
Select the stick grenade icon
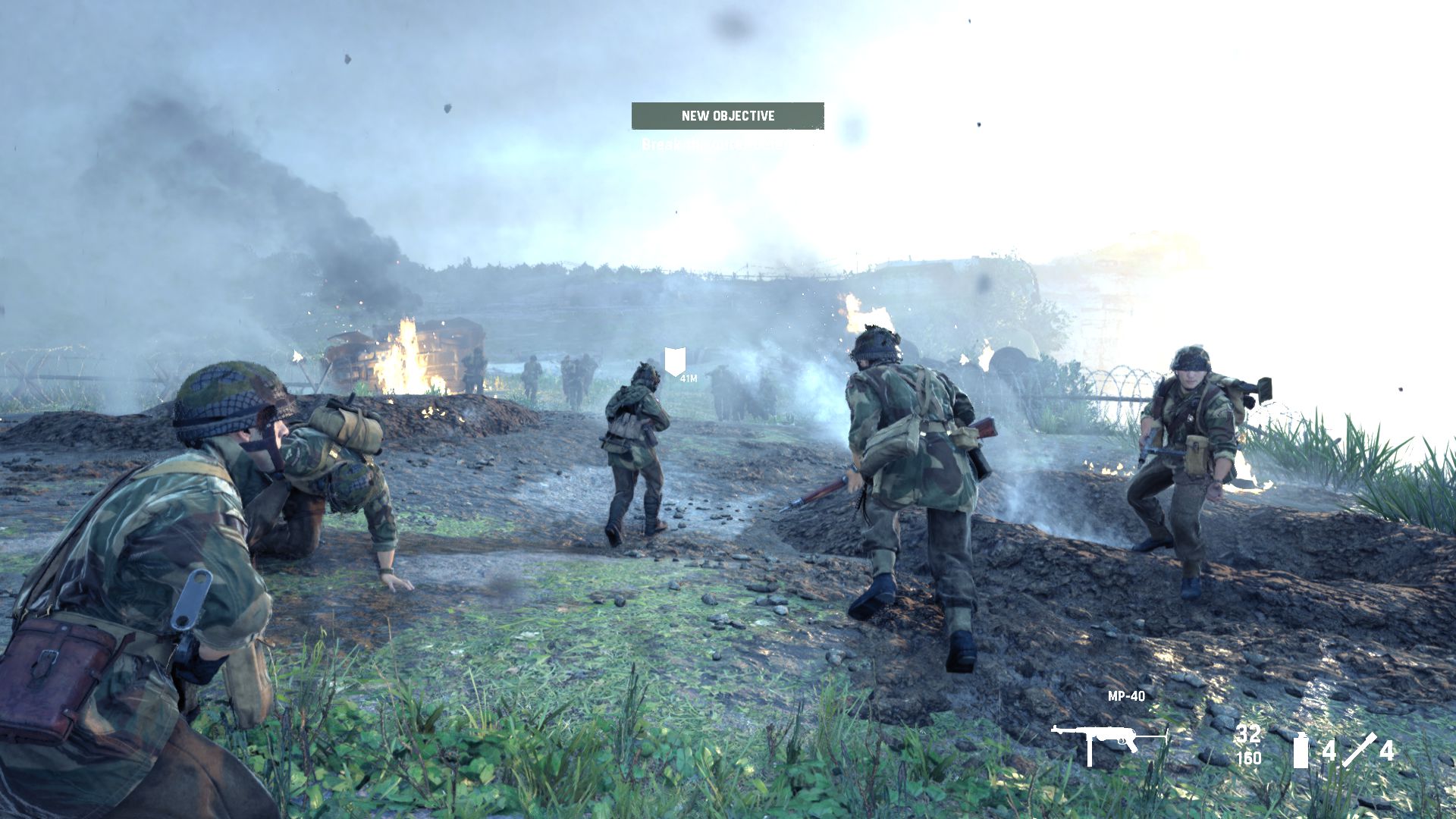pos(1359,750)
